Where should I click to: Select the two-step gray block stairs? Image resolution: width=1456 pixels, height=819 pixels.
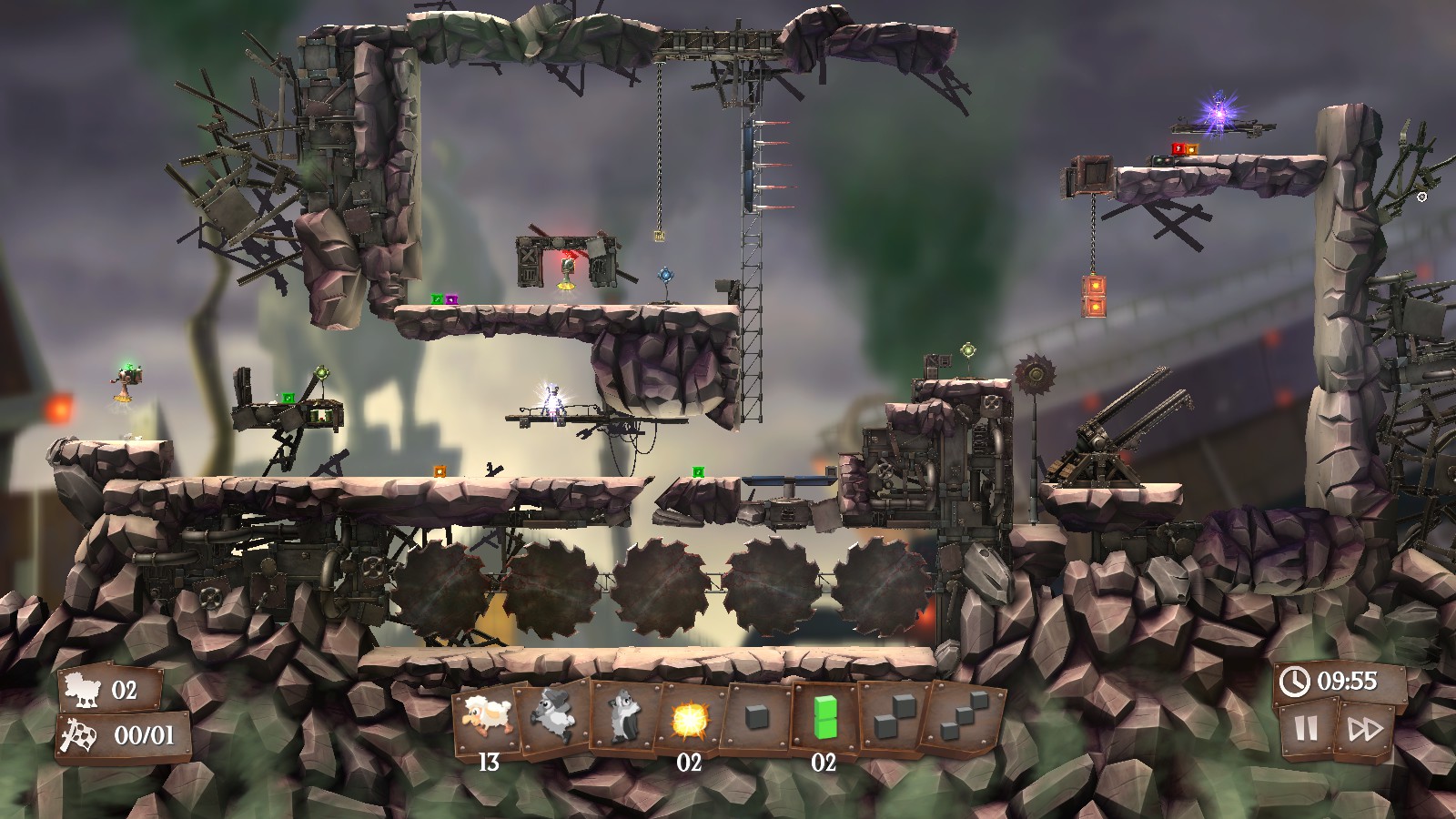(x=890, y=716)
